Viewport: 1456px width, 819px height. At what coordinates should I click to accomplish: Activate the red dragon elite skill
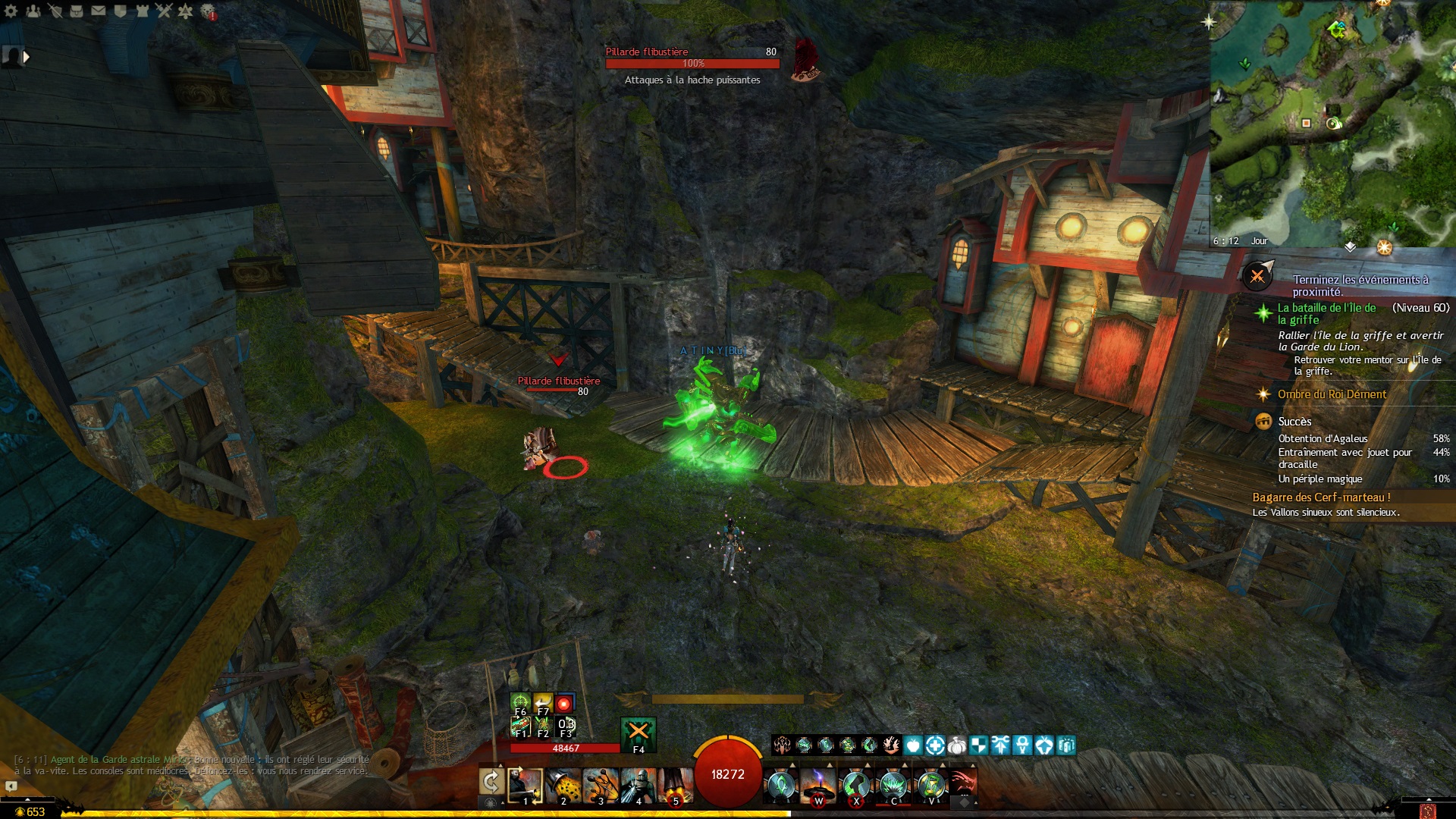pyautogui.click(x=962, y=783)
